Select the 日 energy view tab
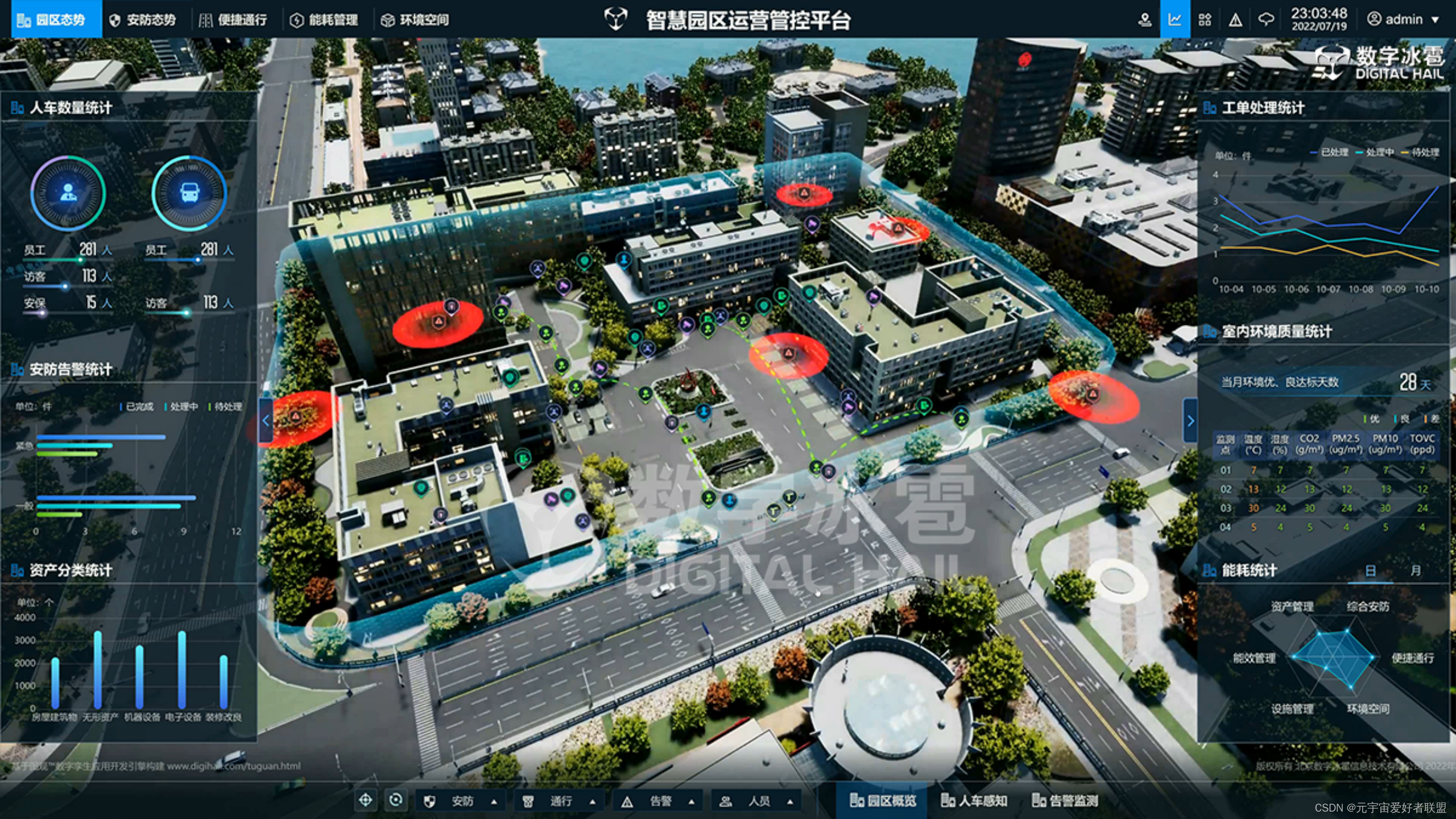 click(1371, 570)
